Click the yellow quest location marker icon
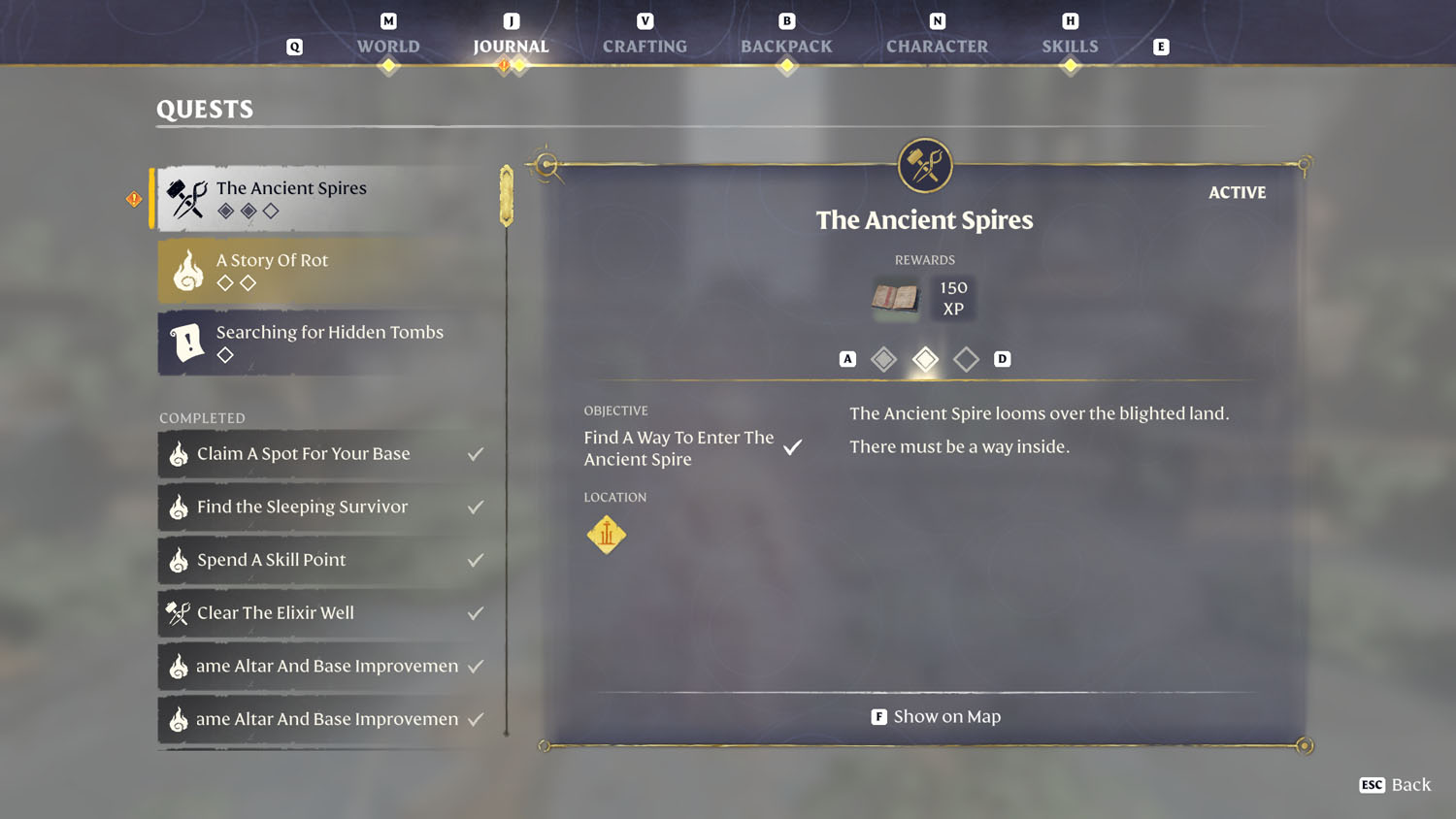 click(607, 534)
